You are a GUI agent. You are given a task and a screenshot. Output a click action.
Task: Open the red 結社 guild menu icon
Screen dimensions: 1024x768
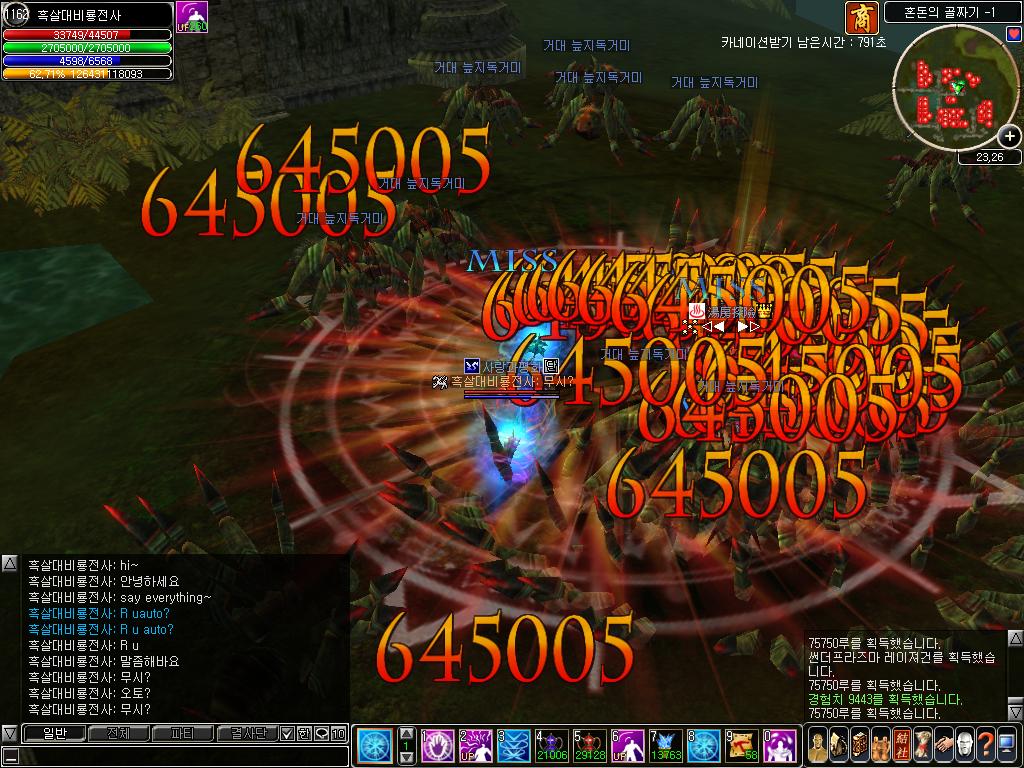click(900, 745)
